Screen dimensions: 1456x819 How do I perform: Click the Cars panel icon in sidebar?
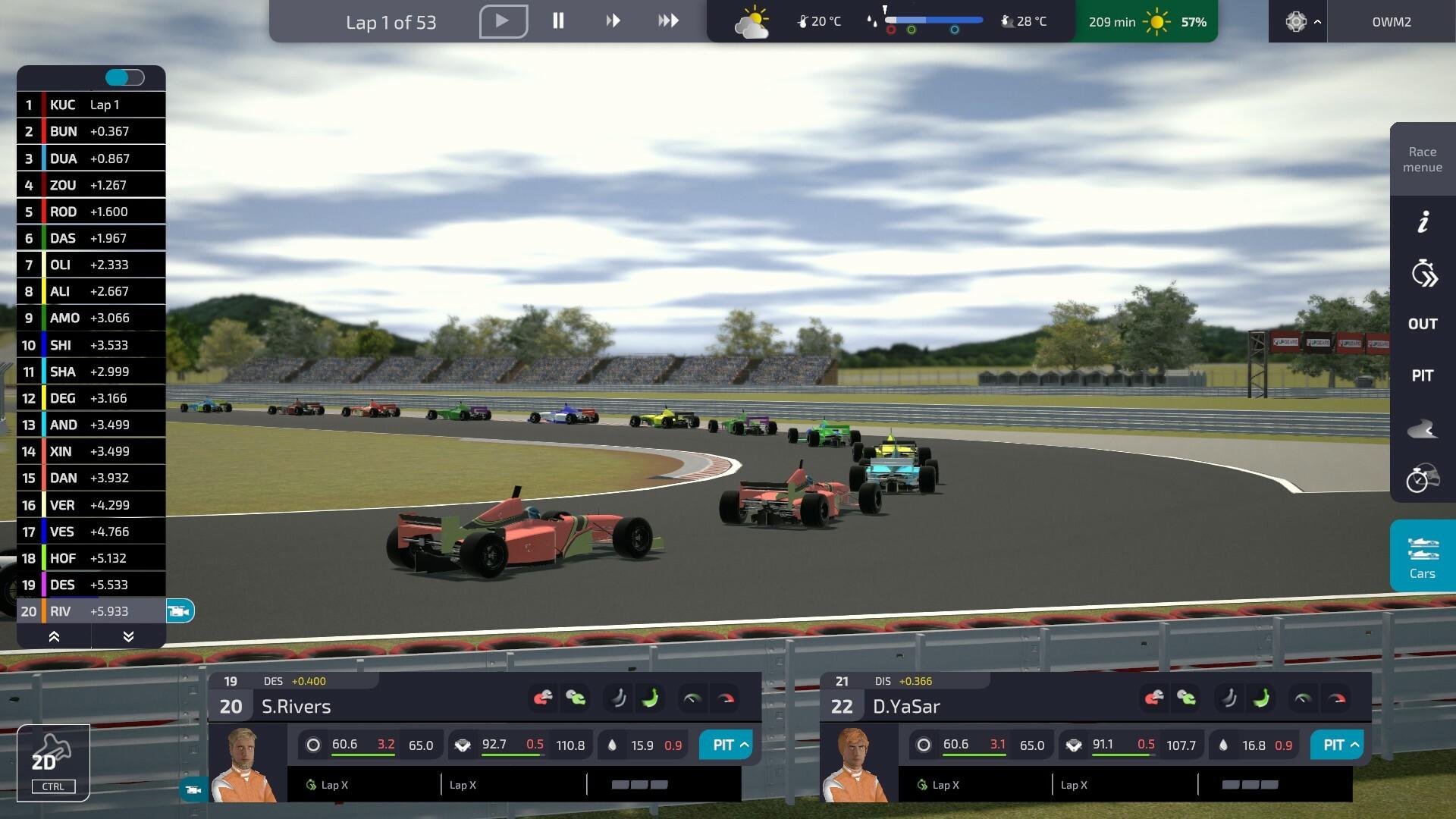coord(1422,555)
